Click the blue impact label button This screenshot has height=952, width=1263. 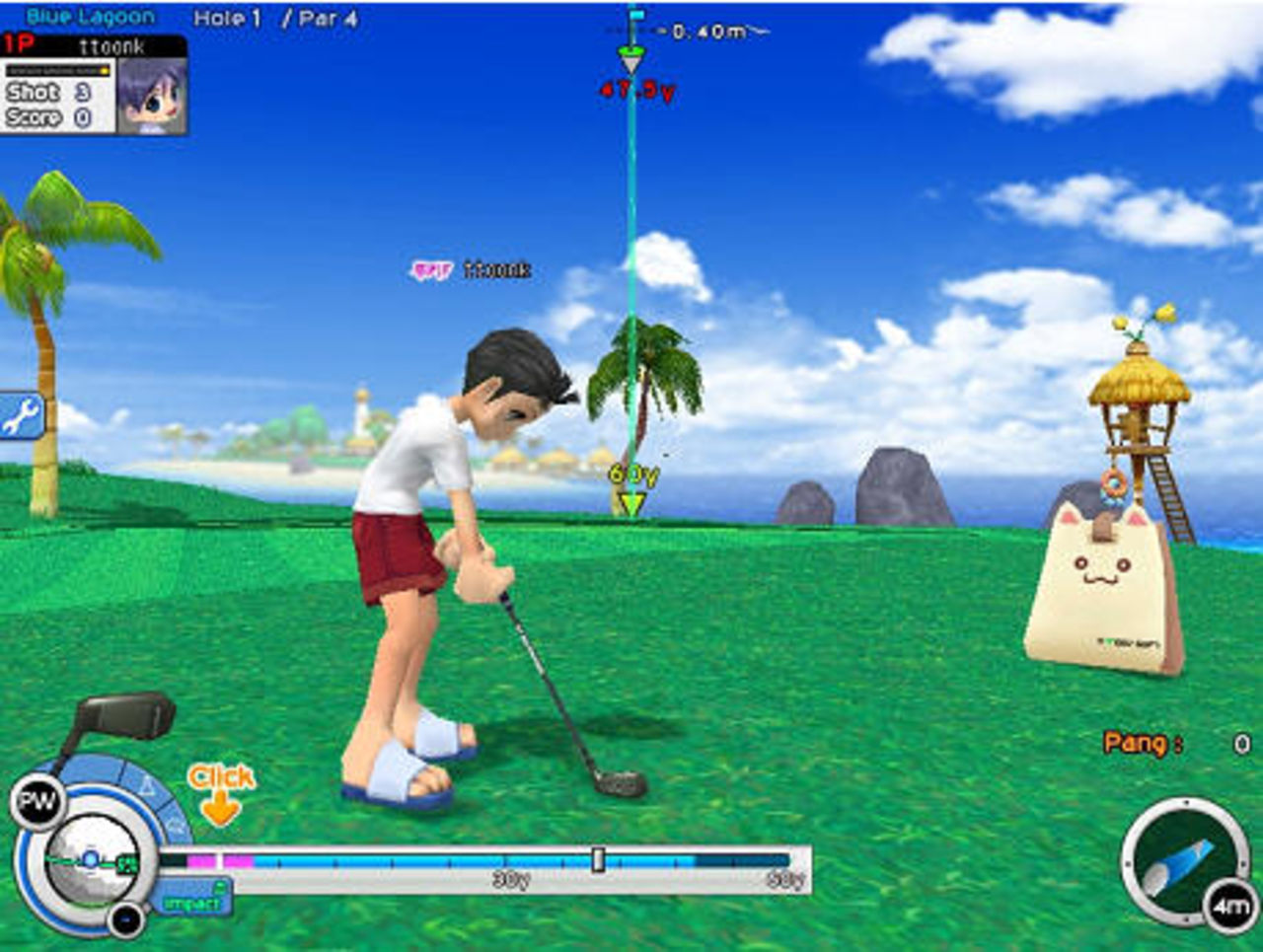[190, 902]
